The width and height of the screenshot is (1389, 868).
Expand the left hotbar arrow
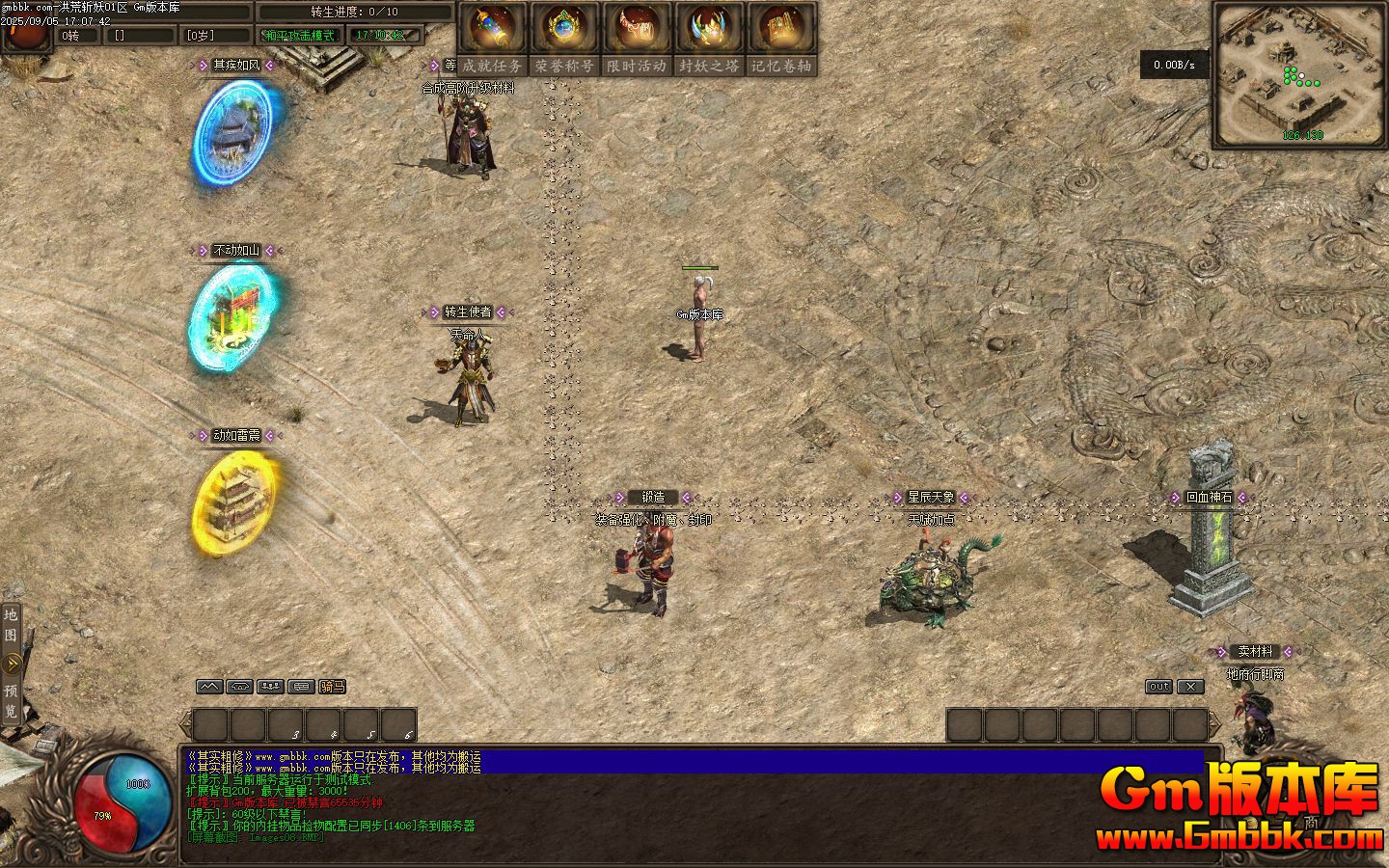(185, 725)
